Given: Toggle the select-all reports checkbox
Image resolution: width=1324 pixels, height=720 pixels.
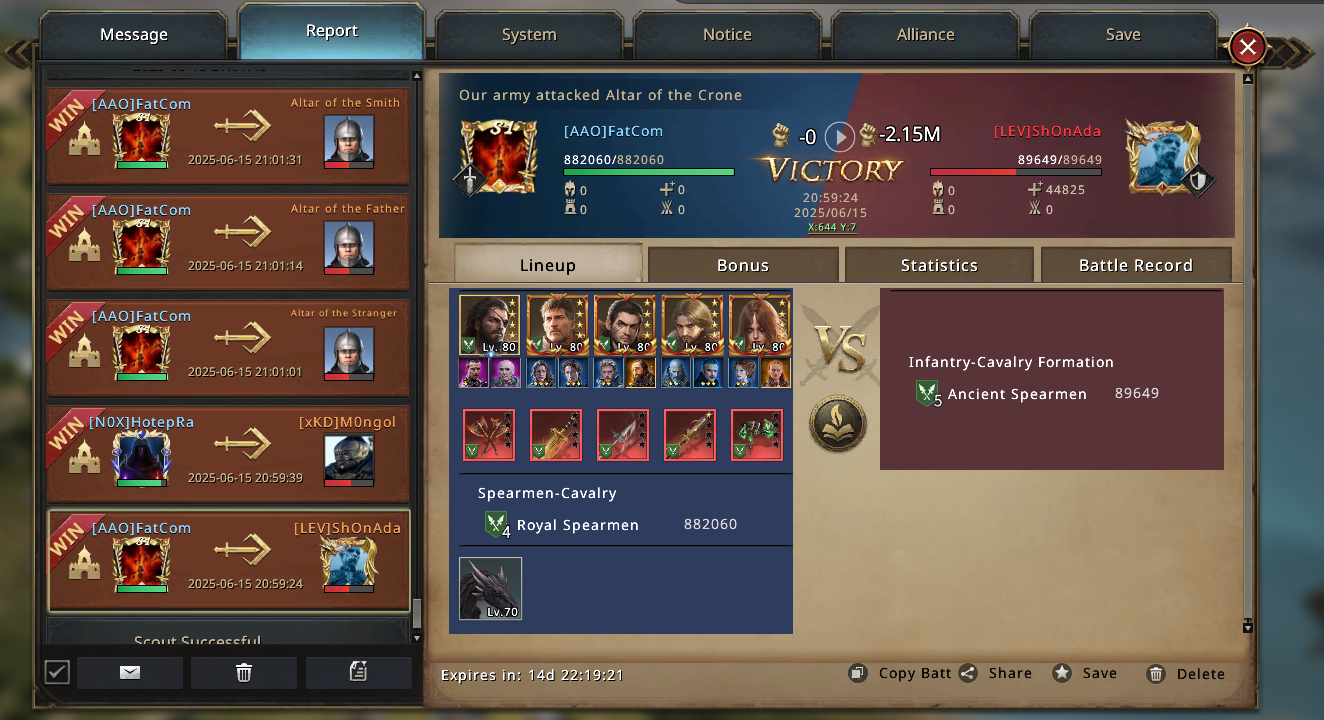Looking at the screenshot, I should click(58, 672).
